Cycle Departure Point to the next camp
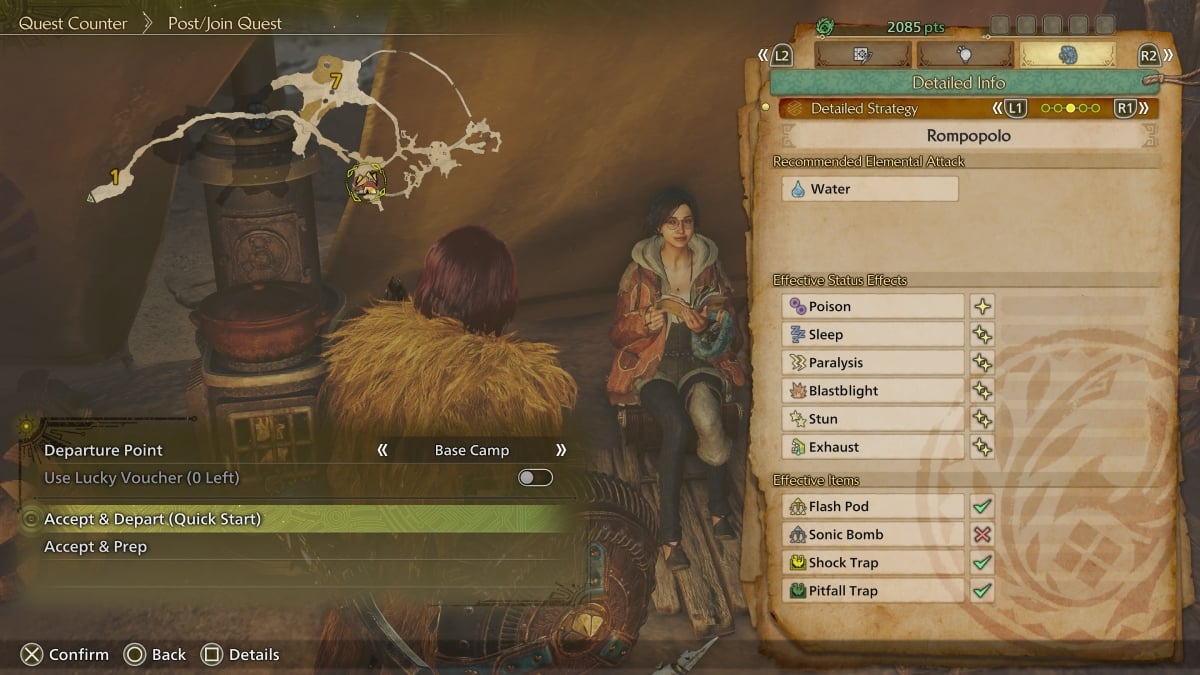 pyautogui.click(x=561, y=450)
